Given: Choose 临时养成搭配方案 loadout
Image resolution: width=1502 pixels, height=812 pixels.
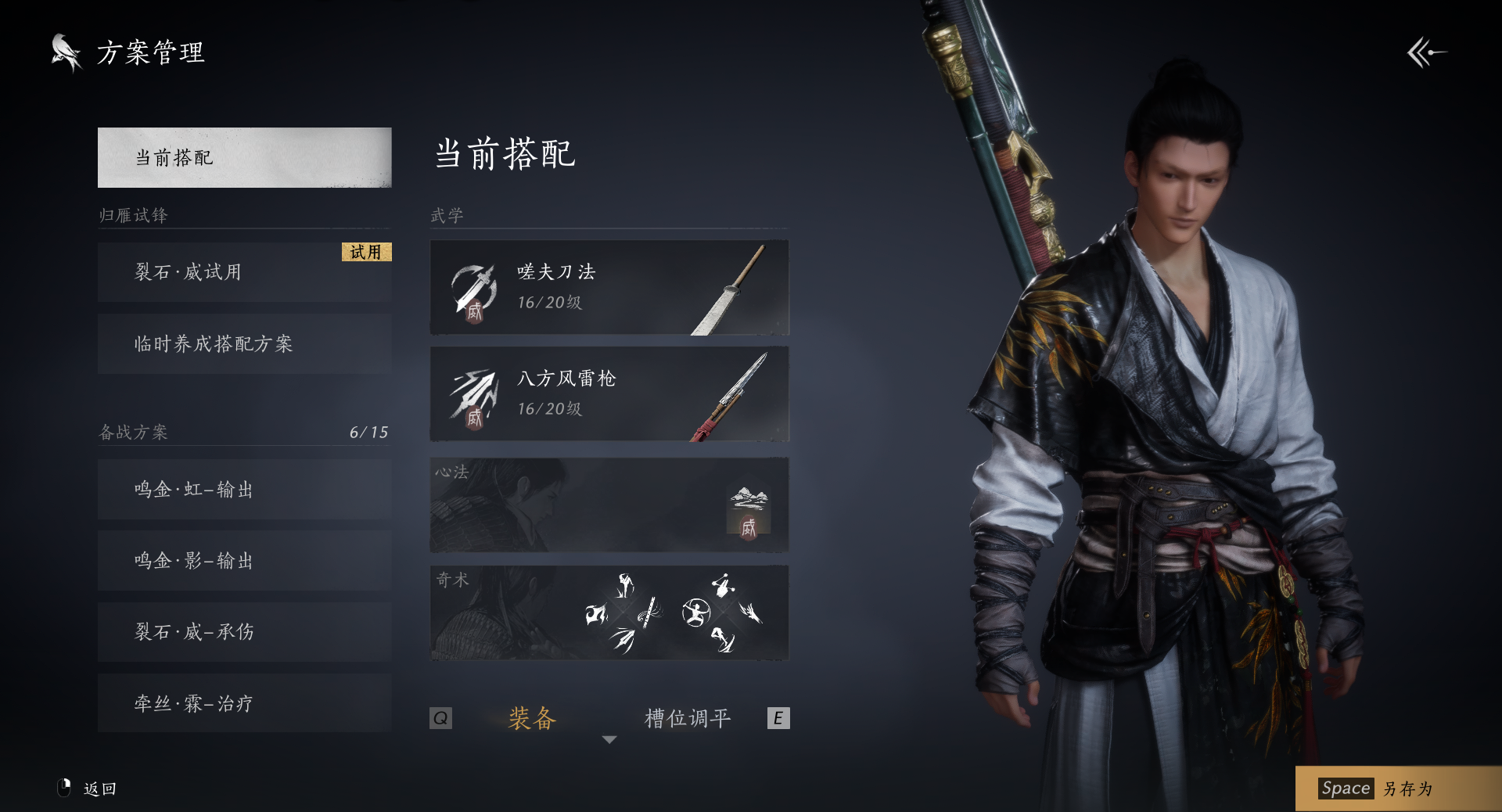Looking at the screenshot, I should pyautogui.click(x=244, y=344).
